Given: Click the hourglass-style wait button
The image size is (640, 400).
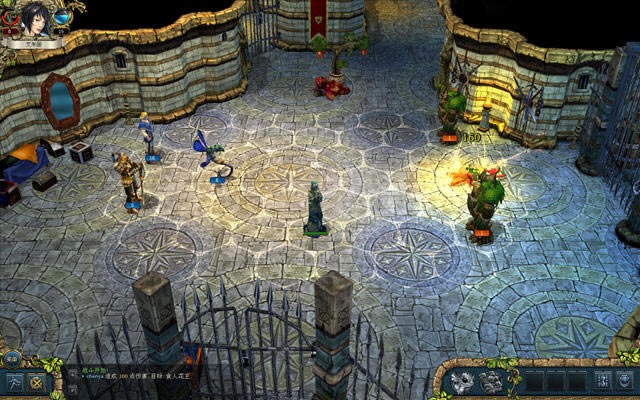Looking at the screenshot, I should (603, 380).
